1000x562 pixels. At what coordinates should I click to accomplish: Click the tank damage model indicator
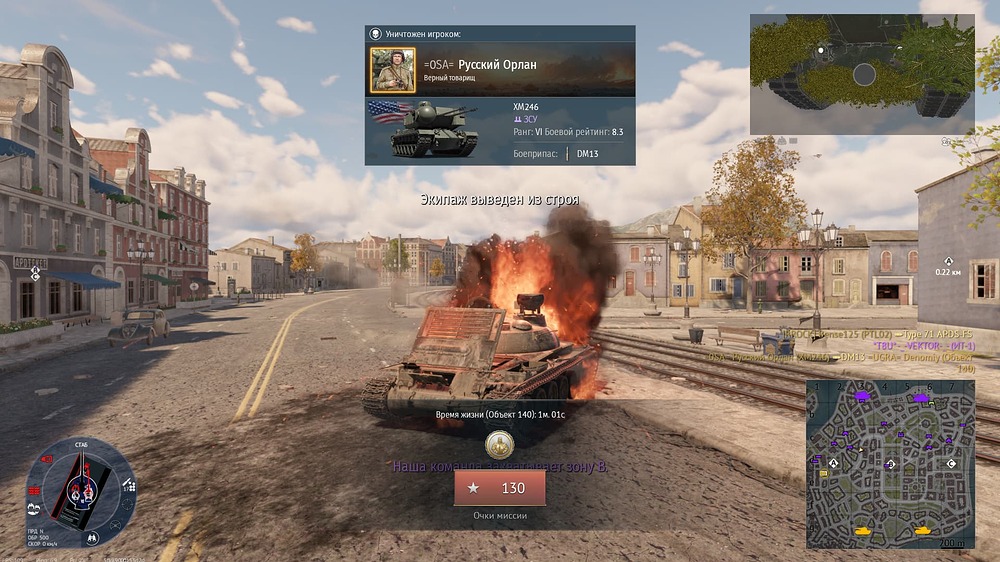[80, 487]
